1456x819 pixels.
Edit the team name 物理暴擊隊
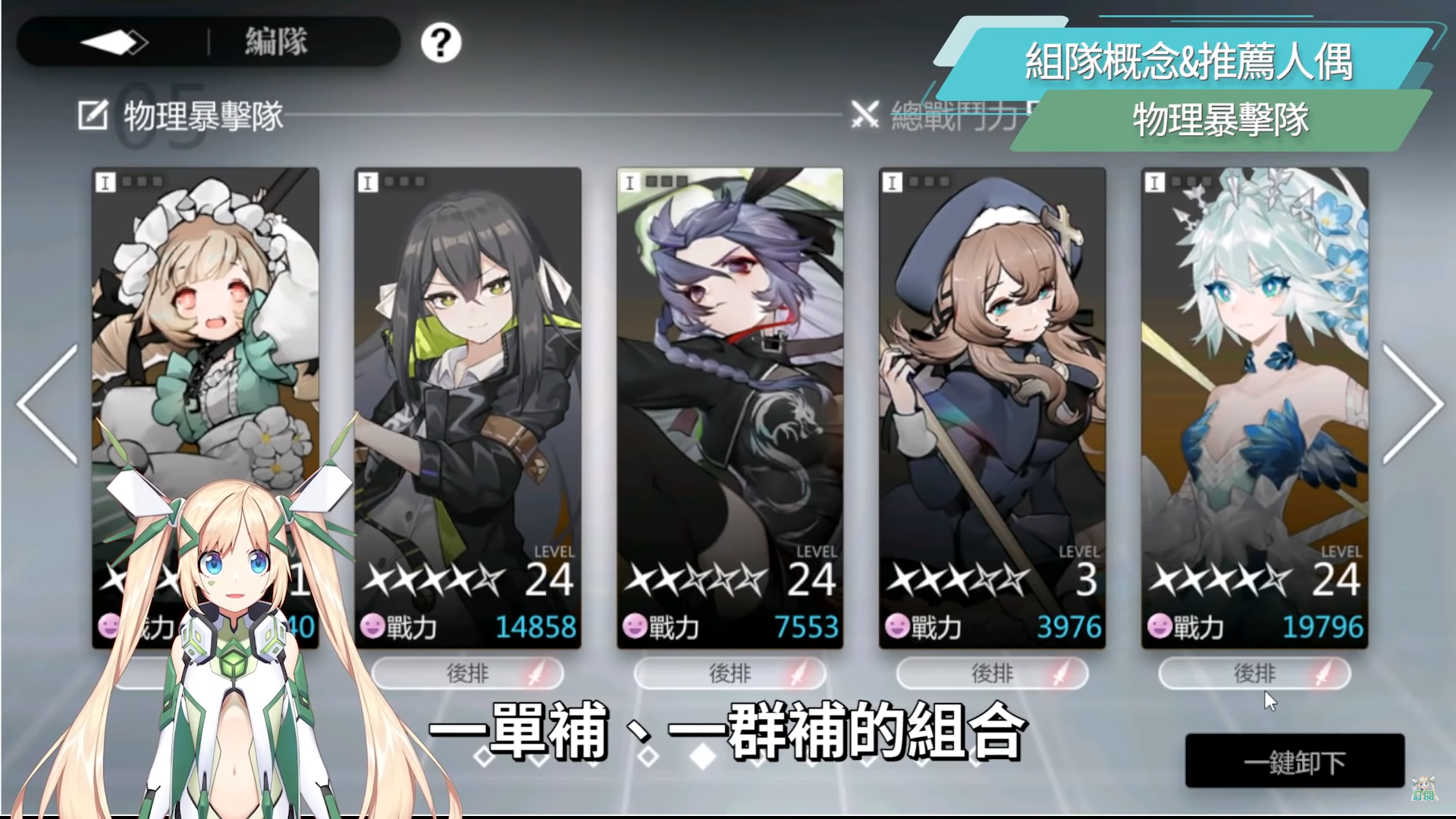point(93,116)
